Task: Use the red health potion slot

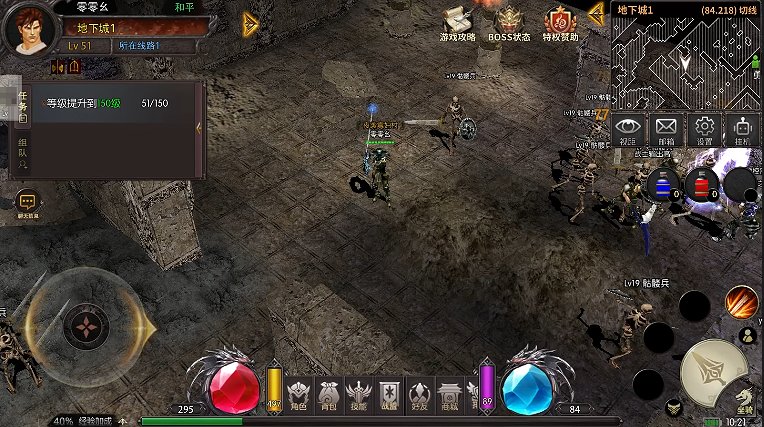Action: 700,185
